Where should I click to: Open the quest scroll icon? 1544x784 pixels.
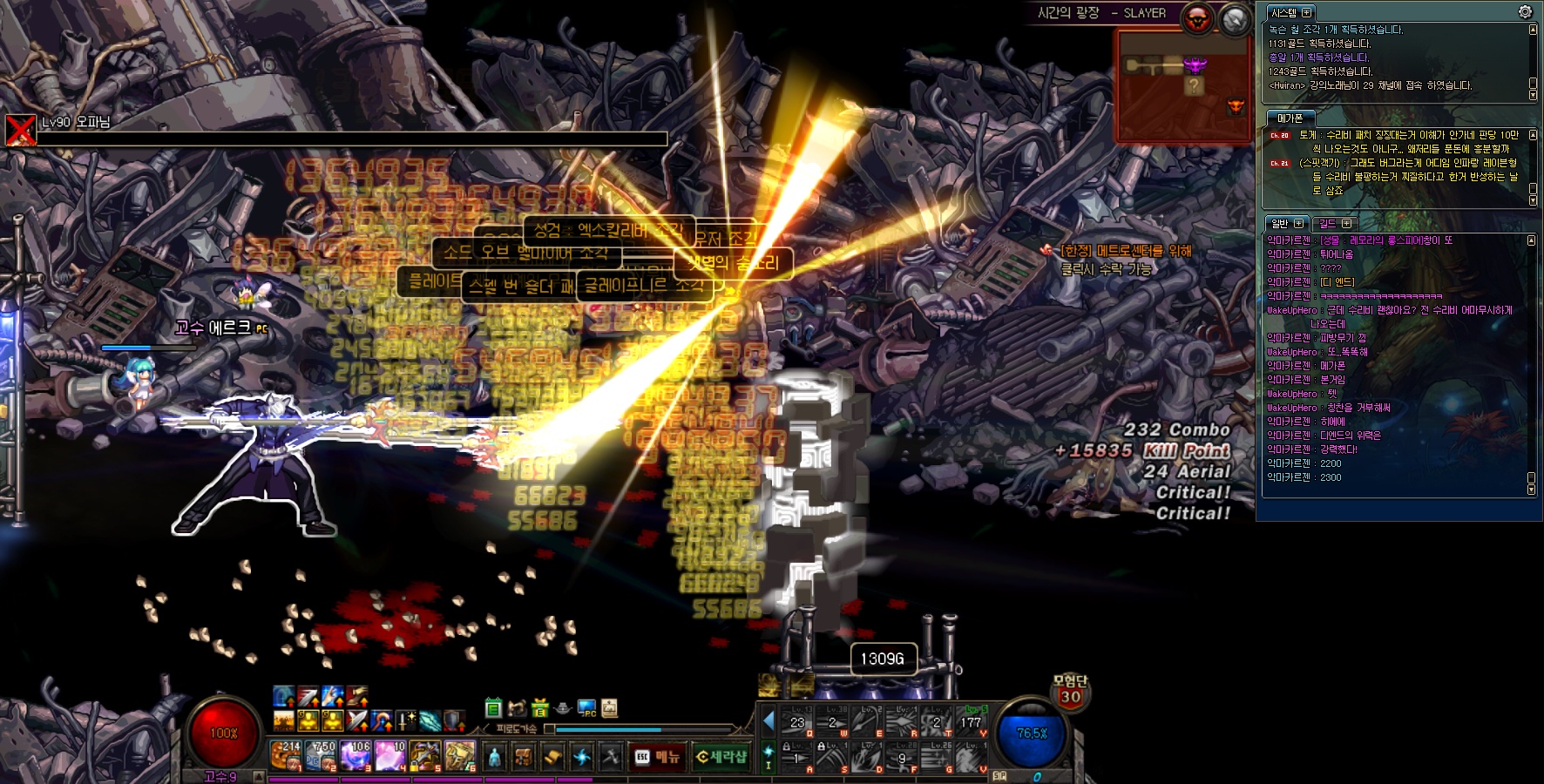click(552, 757)
